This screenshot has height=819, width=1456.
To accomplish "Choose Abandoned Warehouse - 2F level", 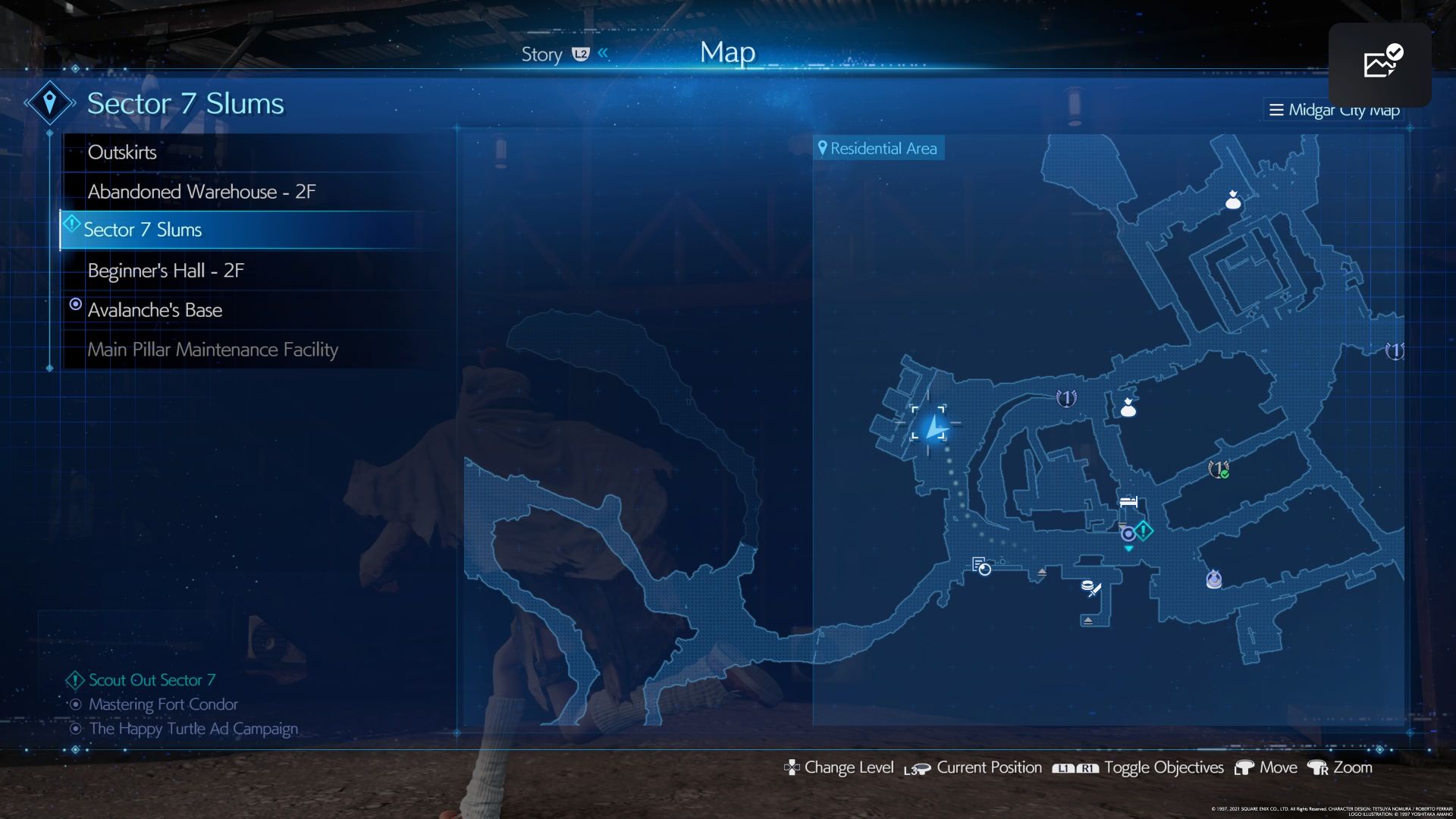I will coord(201,192).
